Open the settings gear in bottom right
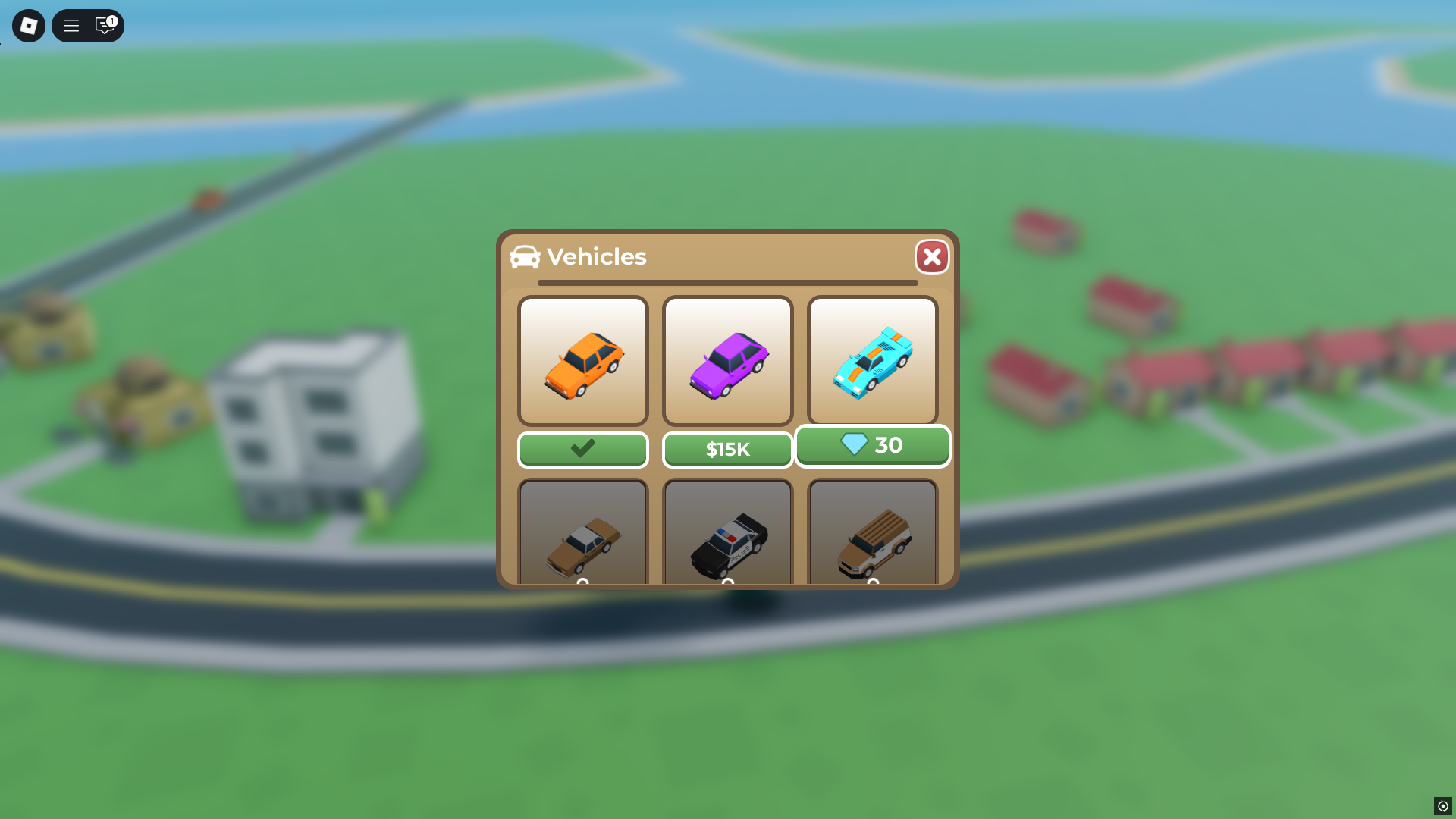Viewport: 1456px width, 819px height. (x=1442, y=805)
